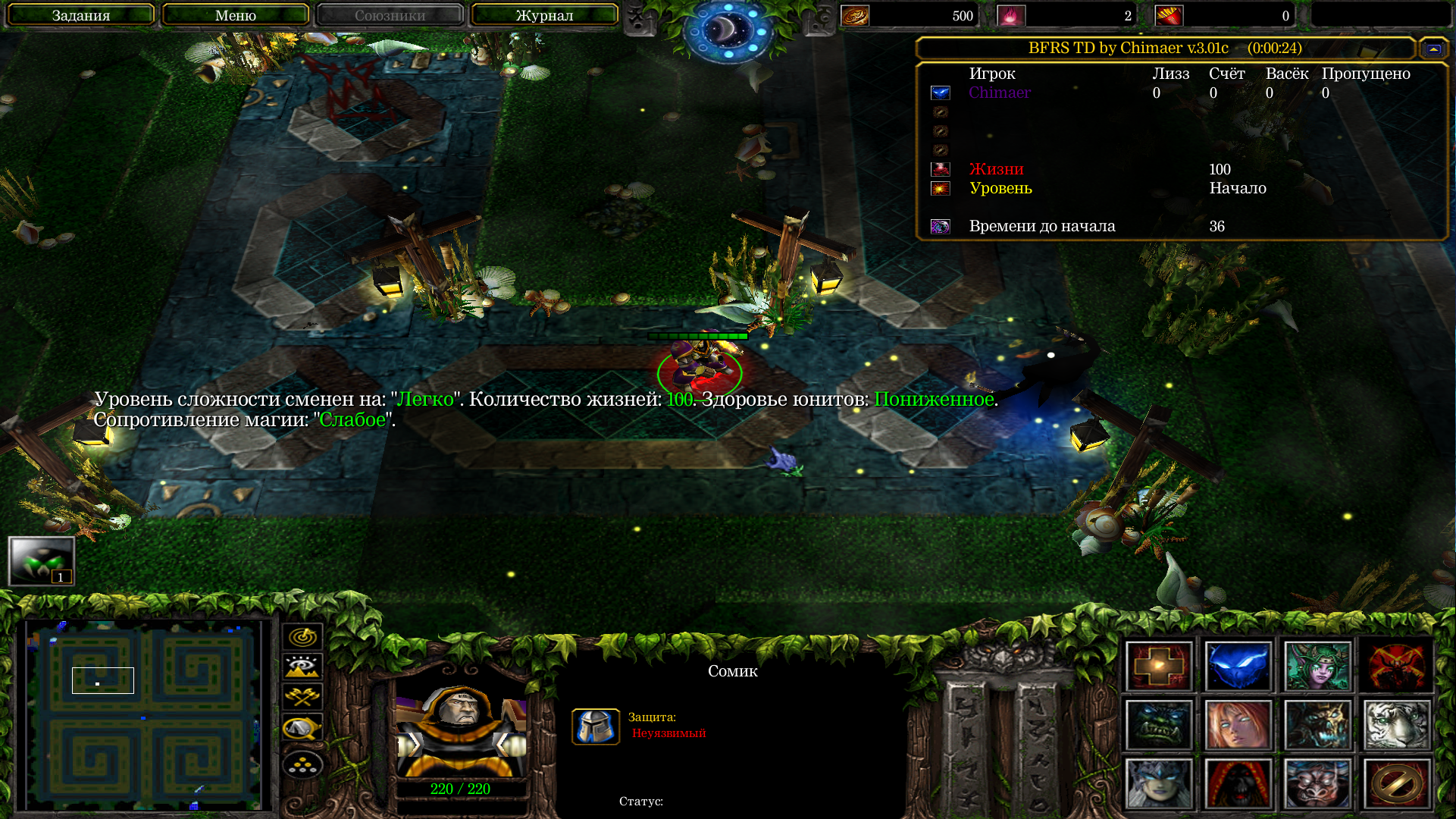Choose the green orc face icon
The image size is (1456, 819).
(x=1159, y=725)
